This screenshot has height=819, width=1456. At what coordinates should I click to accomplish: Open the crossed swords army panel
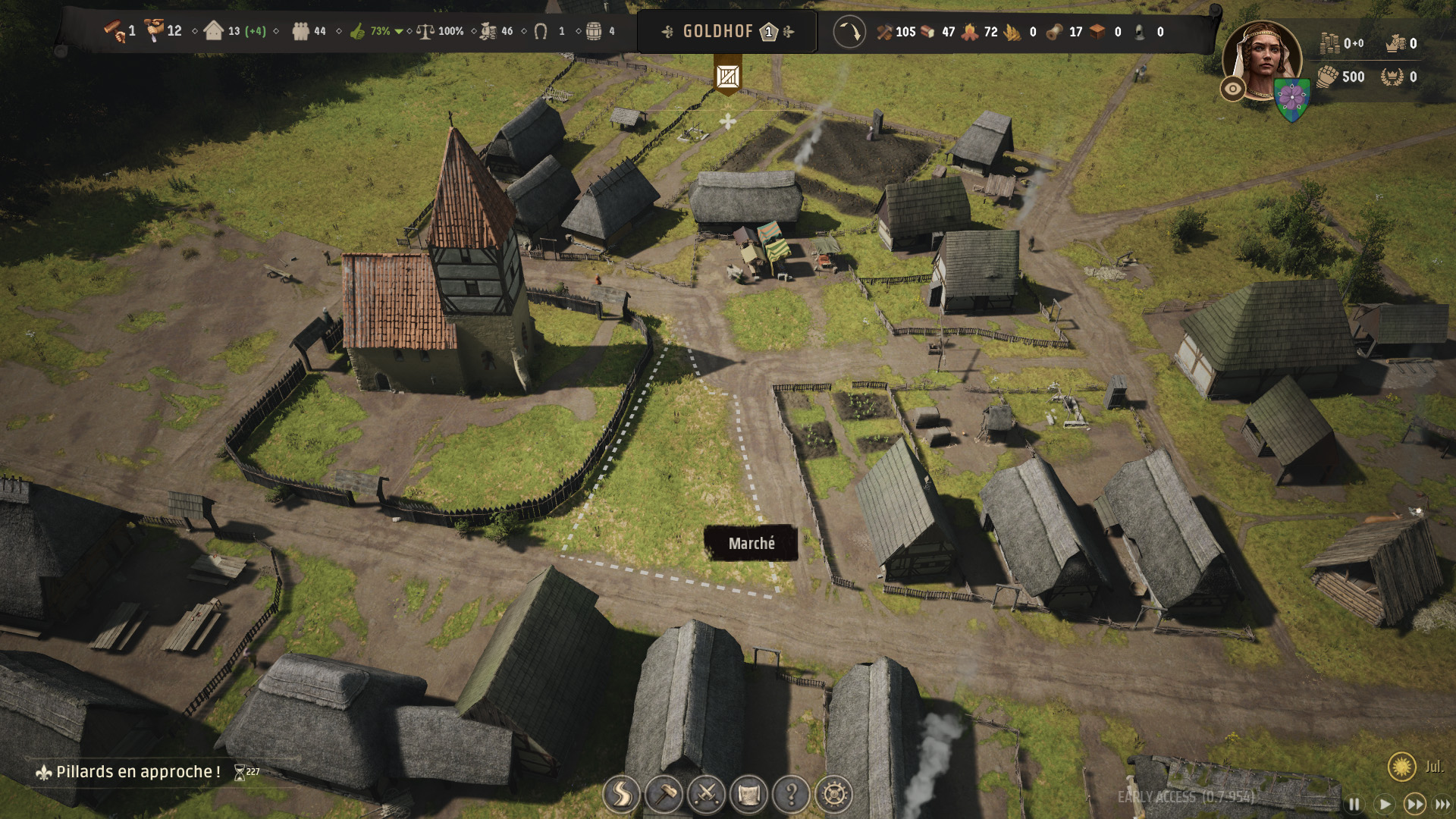pos(706,794)
